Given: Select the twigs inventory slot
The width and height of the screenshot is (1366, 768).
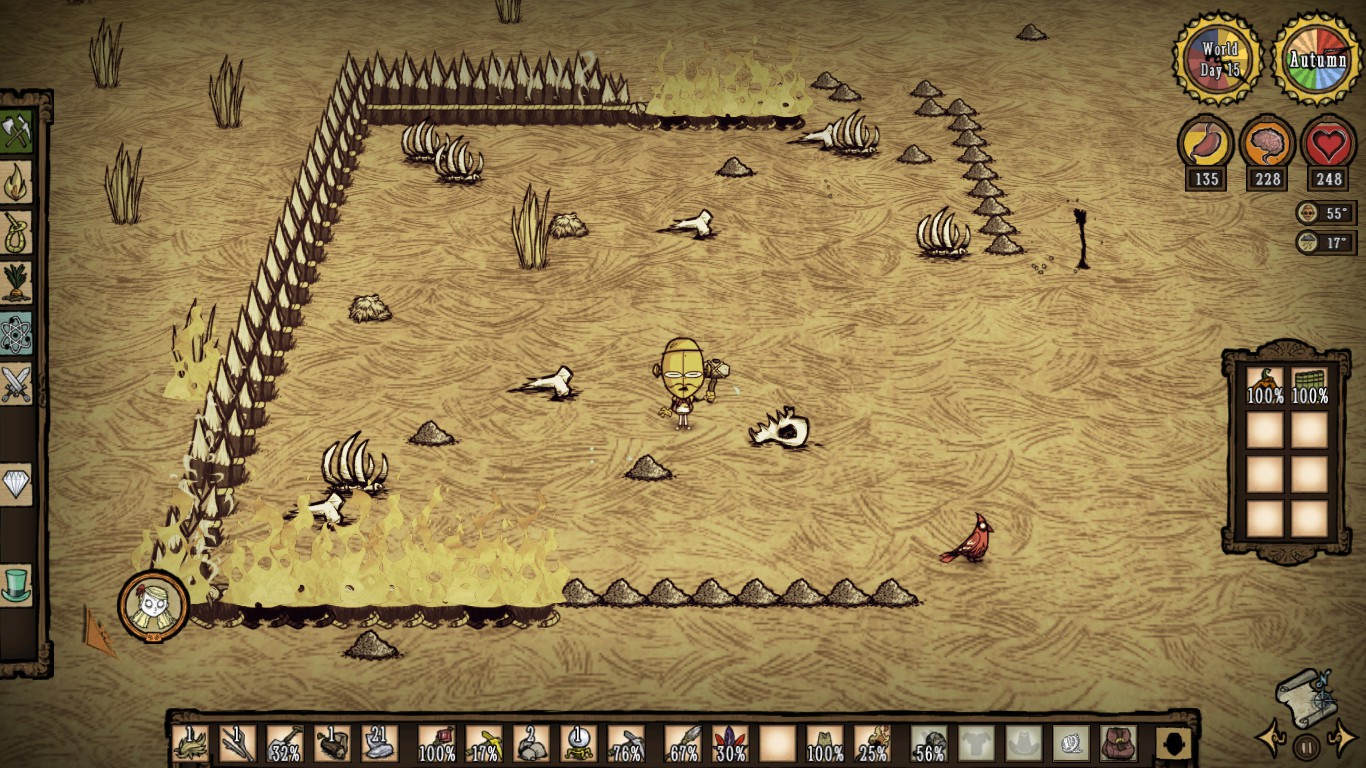Looking at the screenshot, I should (238, 743).
